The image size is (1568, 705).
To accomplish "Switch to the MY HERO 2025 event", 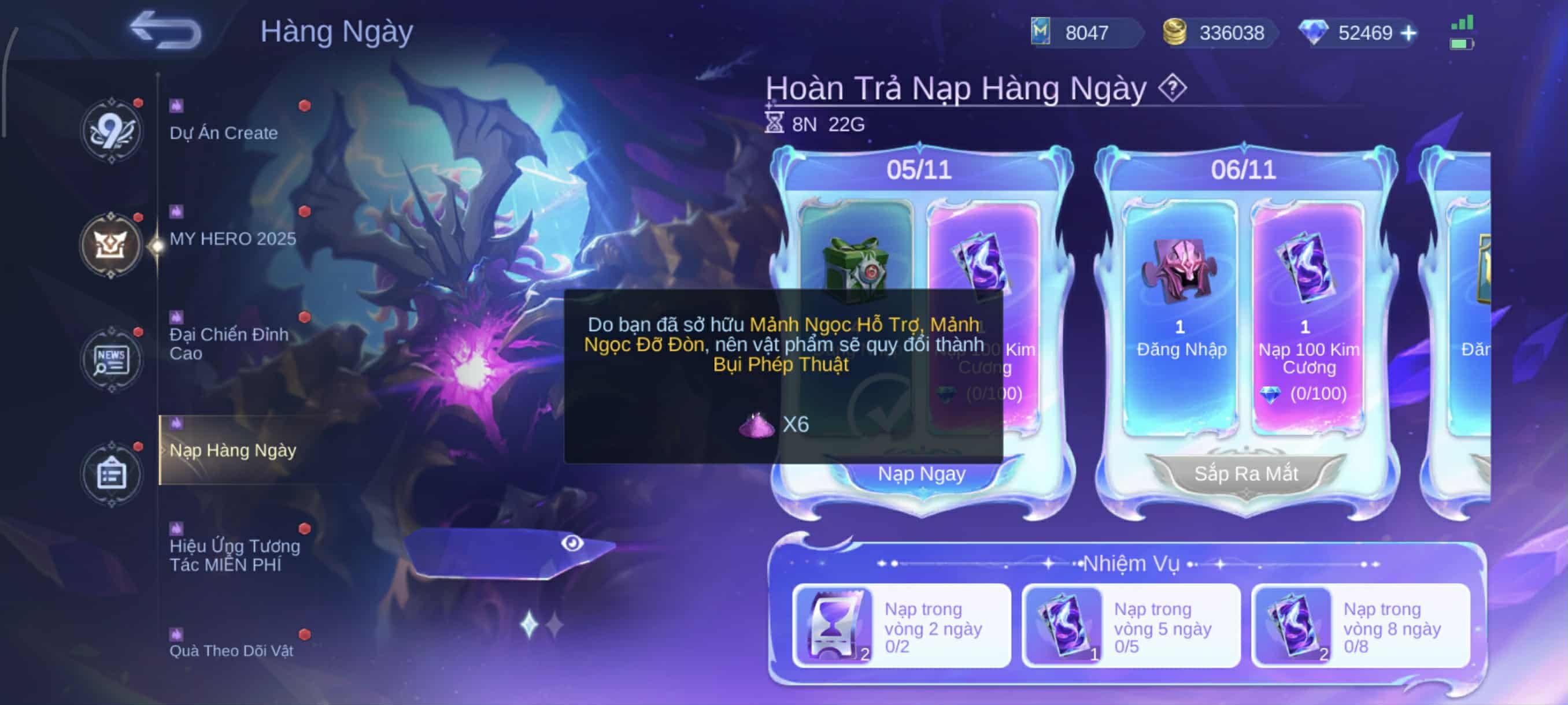I will pos(232,238).
